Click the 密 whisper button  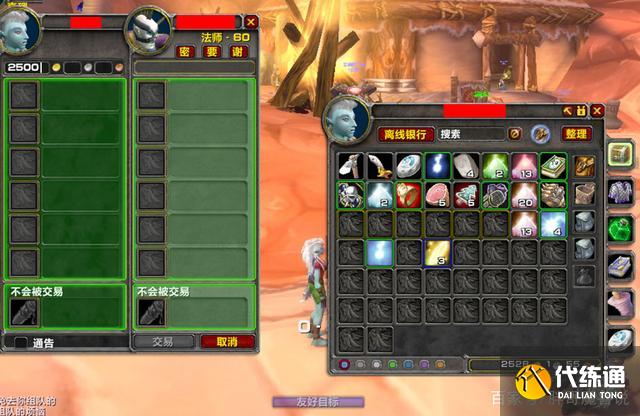[x=185, y=52]
